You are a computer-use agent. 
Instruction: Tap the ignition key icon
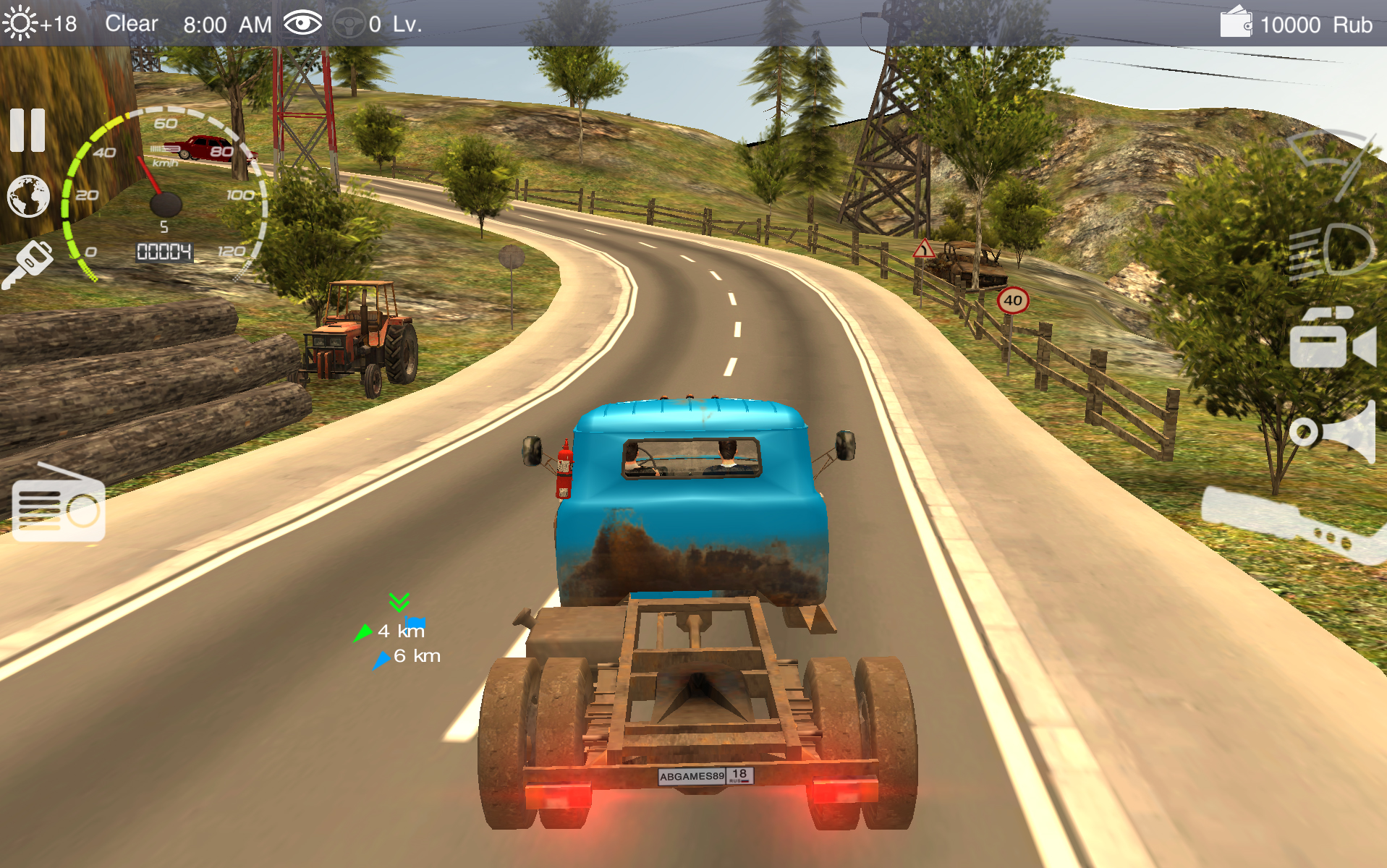(x=29, y=264)
